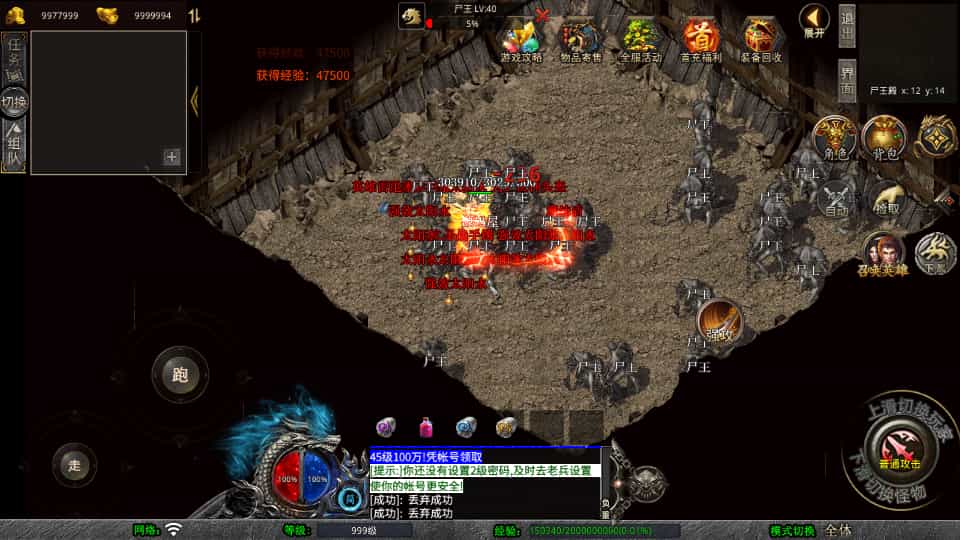Open the 全服活动 server events icon
Screen dimensions: 960x540
641,40
